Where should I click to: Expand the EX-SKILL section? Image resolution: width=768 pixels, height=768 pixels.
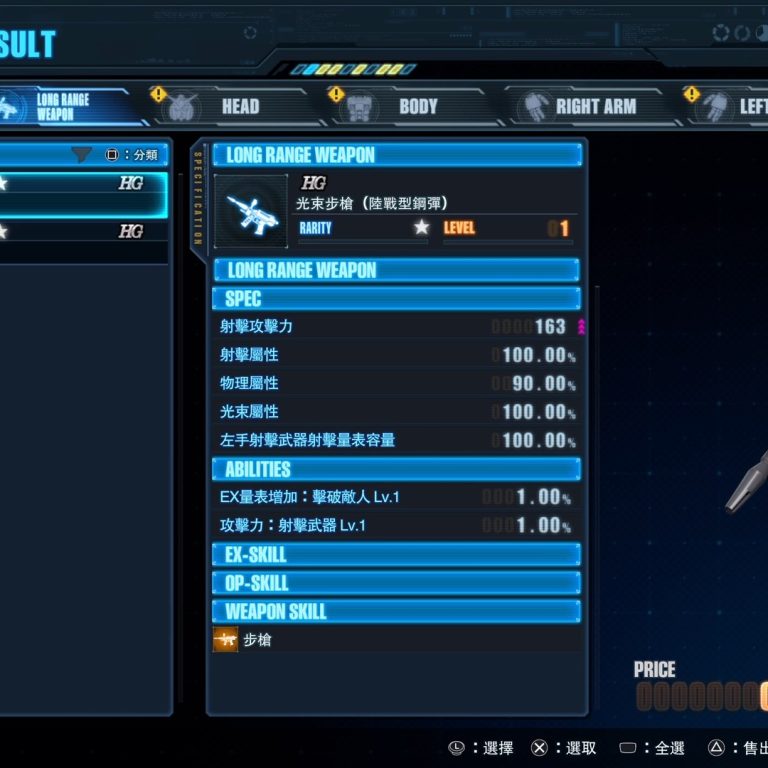(x=396, y=555)
